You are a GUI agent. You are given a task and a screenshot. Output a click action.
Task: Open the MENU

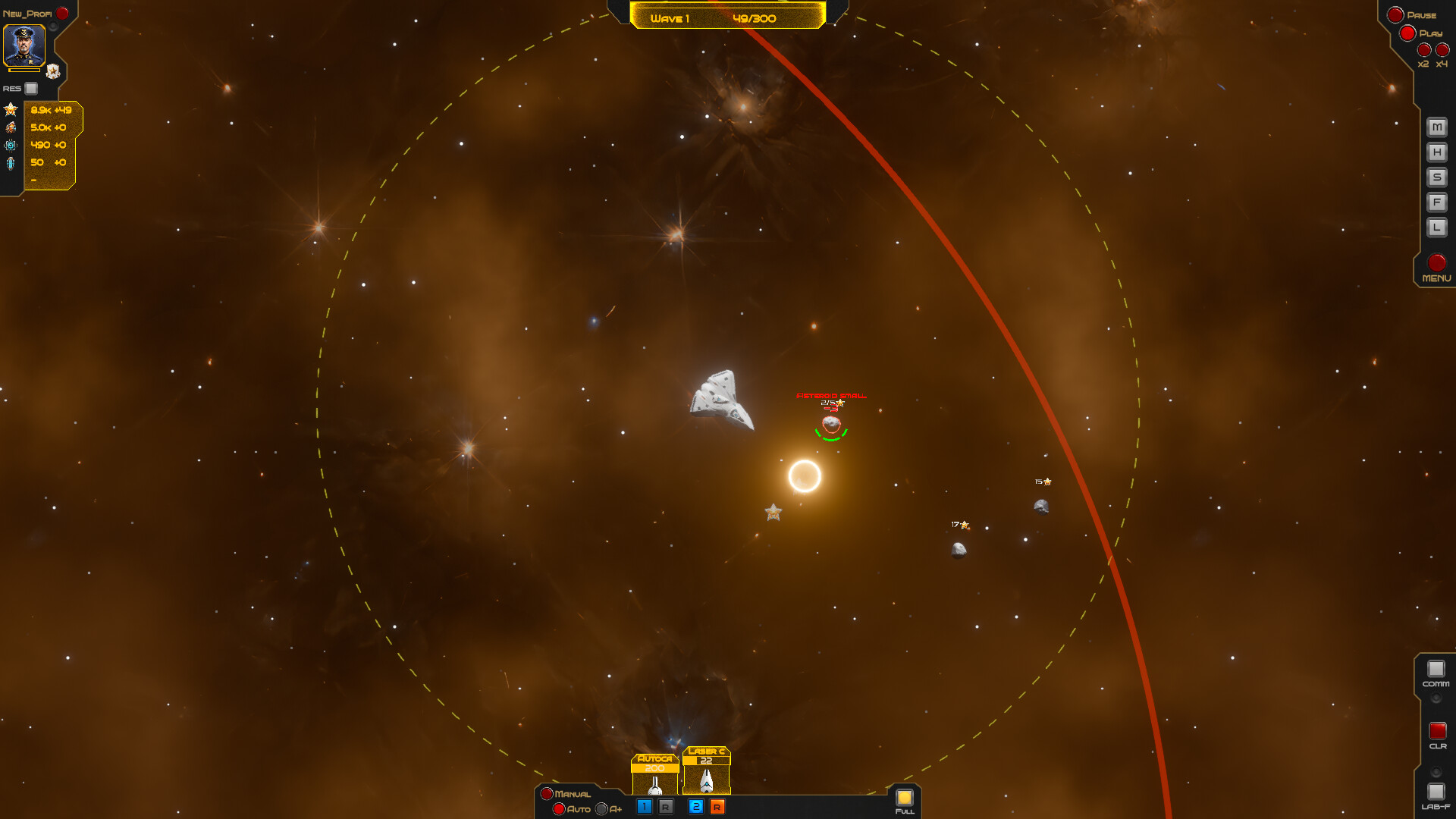click(1436, 265)
